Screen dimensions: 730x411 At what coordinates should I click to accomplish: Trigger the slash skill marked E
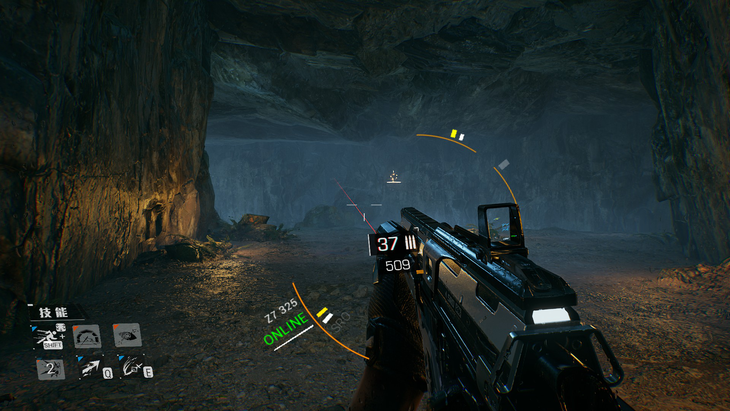point(128,369)
